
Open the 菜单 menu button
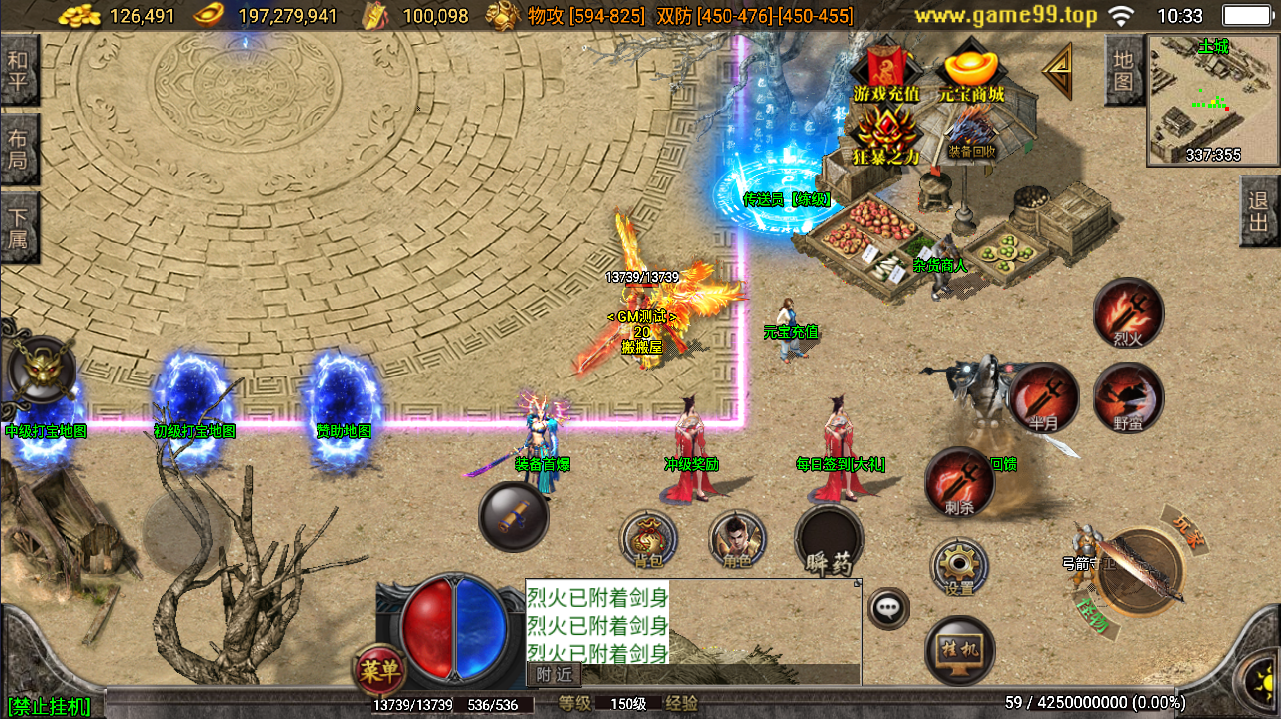[x=380, y=670]
